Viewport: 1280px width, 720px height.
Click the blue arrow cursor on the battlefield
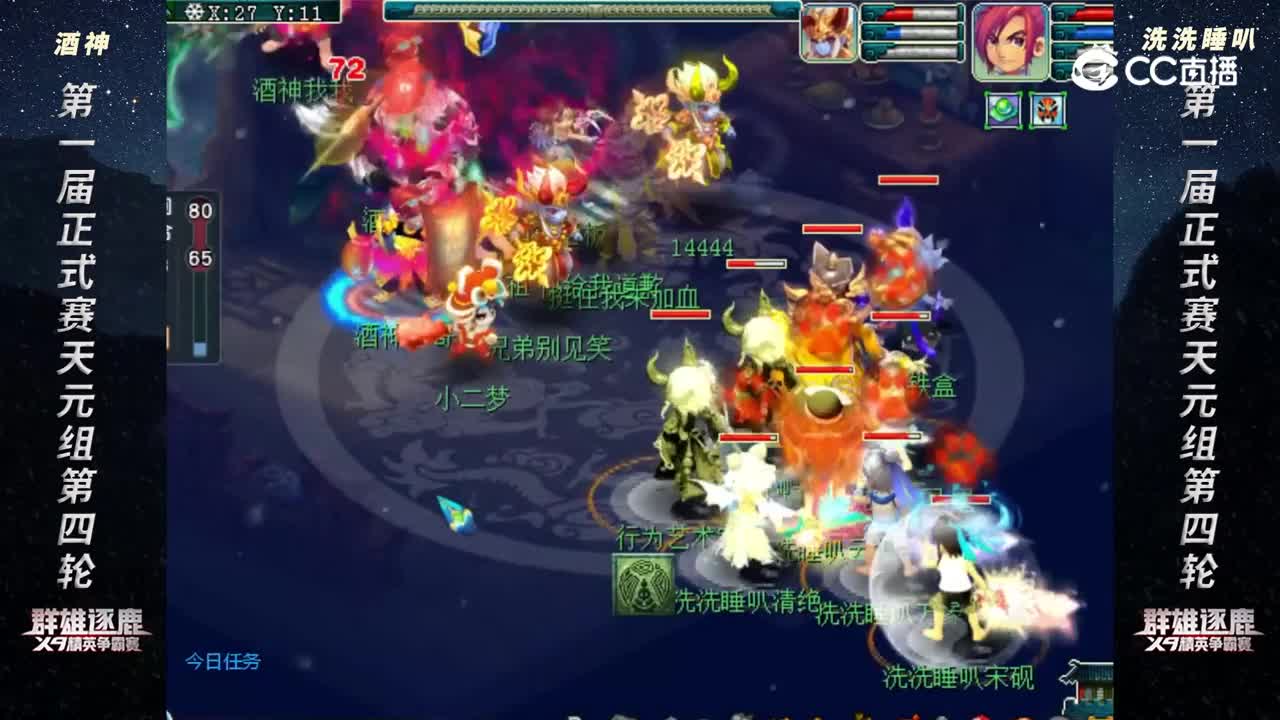(455, 514)
